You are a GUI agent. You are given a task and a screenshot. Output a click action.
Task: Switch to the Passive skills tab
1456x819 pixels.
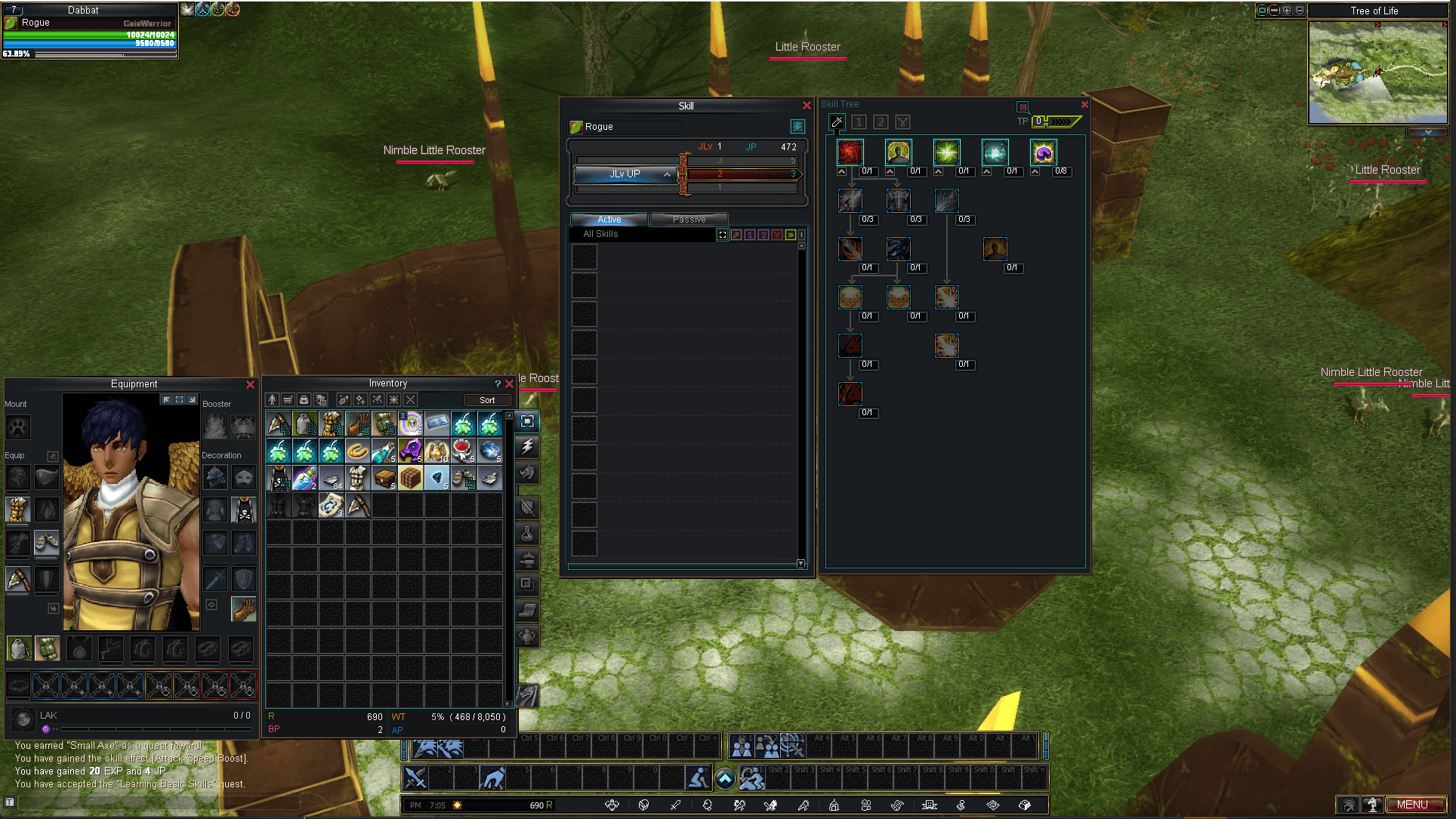689,219
